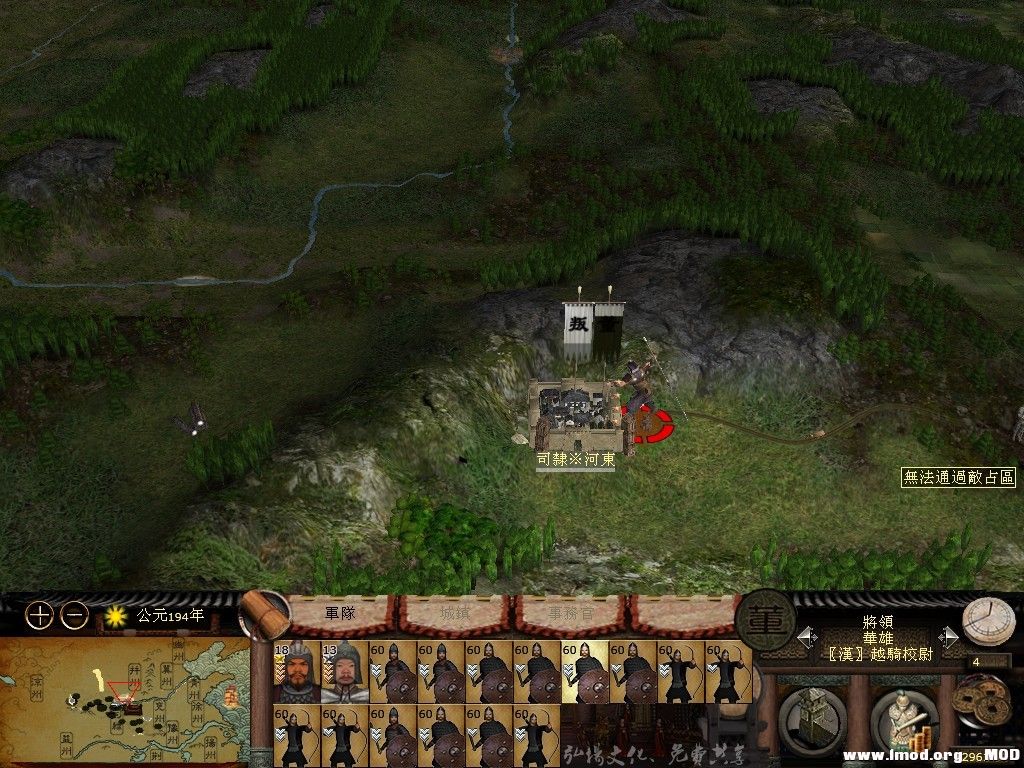Select the highlighted shield infantry unit card
This screenshot has height=768, width=1024.
585,671
